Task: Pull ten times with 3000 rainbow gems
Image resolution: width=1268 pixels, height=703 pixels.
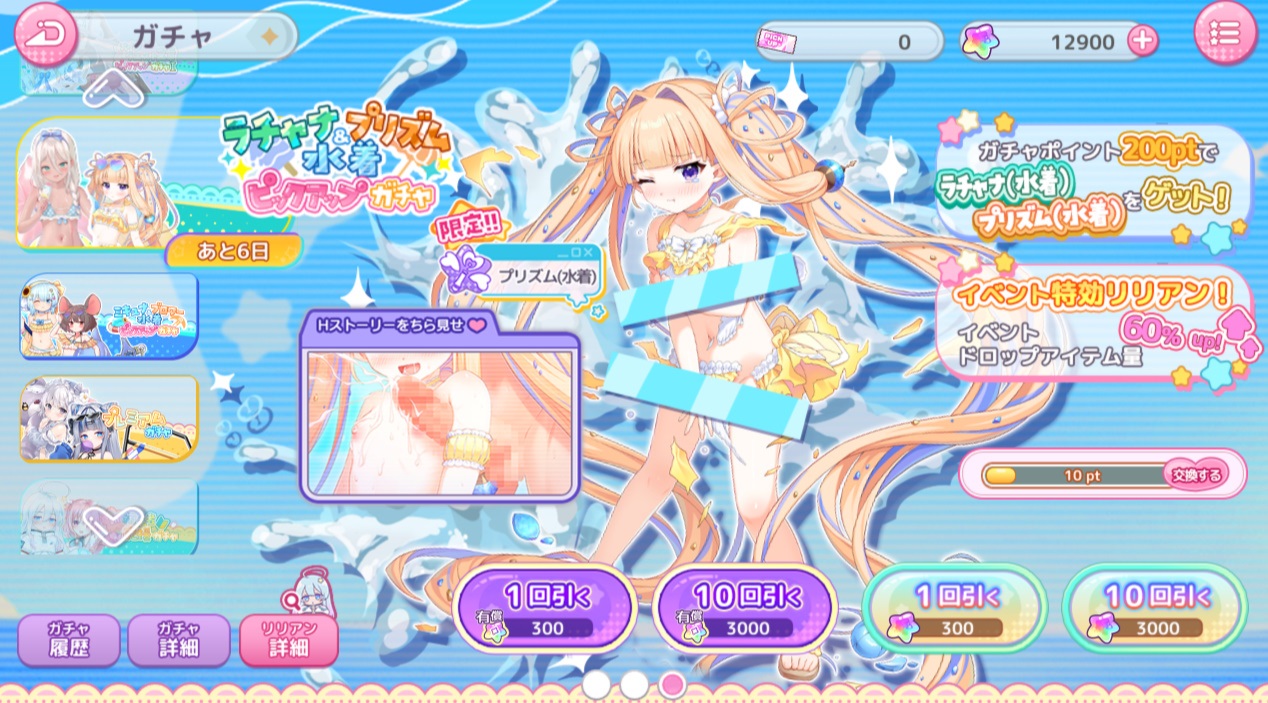Action: click(1154, 610)
